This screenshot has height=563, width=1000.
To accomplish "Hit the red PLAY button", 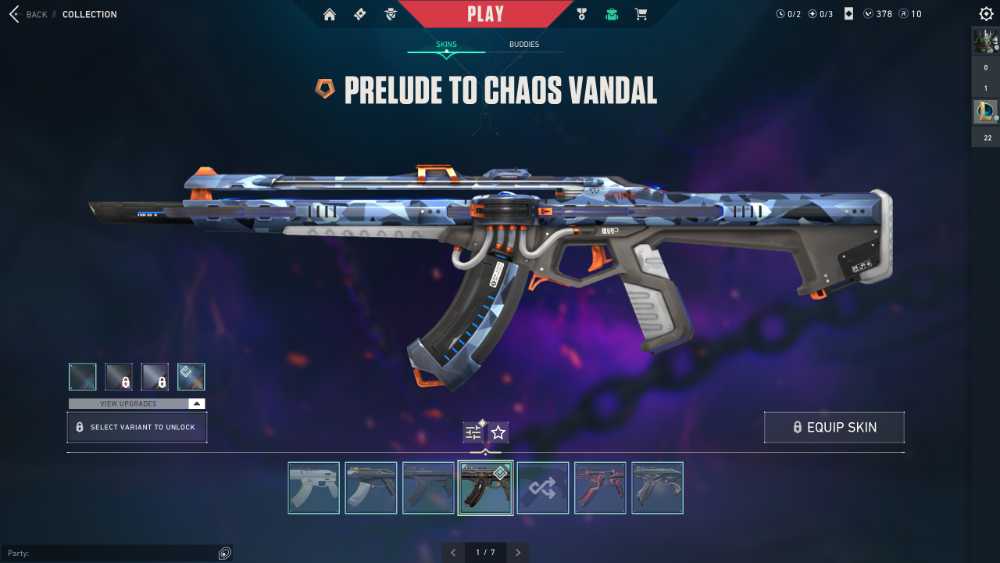I will (485, 14).
